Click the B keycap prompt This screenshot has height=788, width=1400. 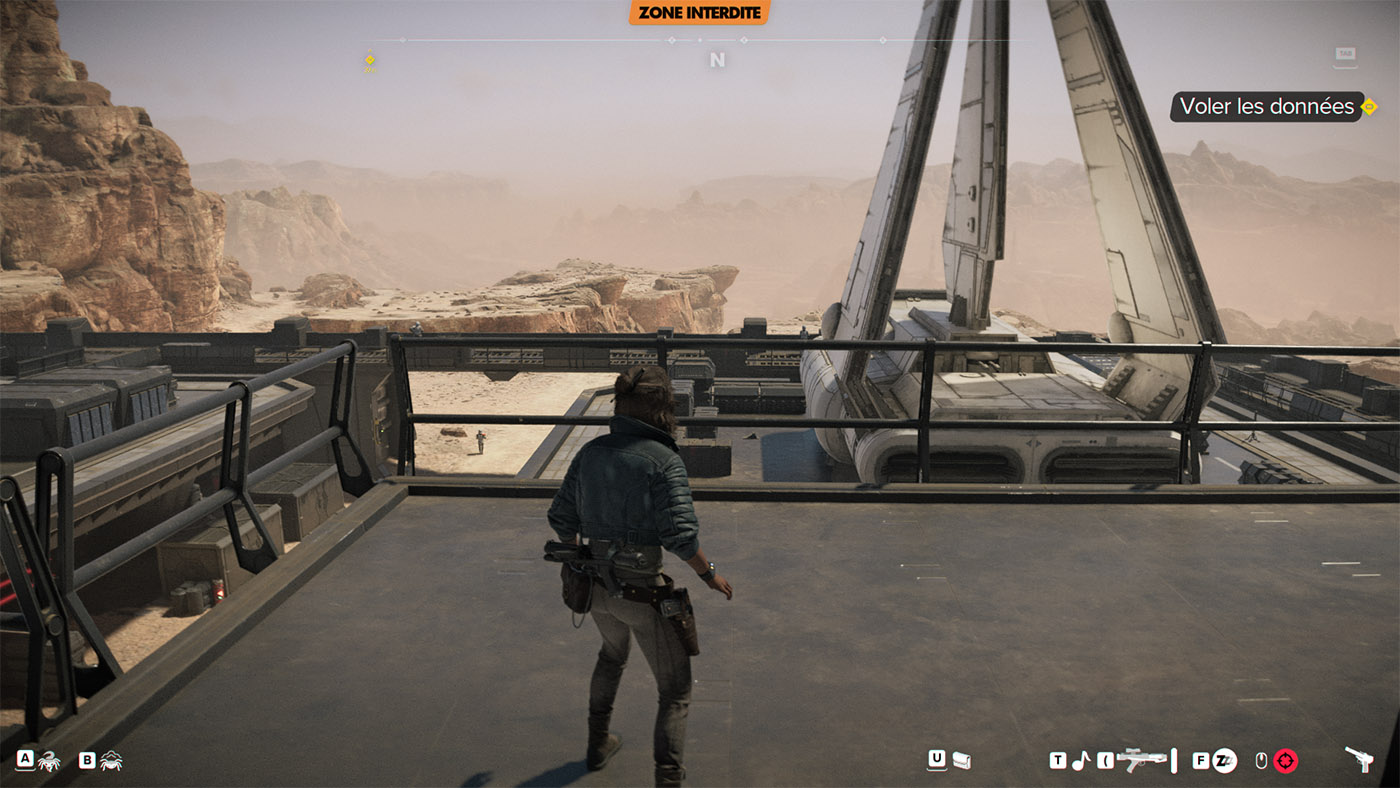[x=87, y=759]
